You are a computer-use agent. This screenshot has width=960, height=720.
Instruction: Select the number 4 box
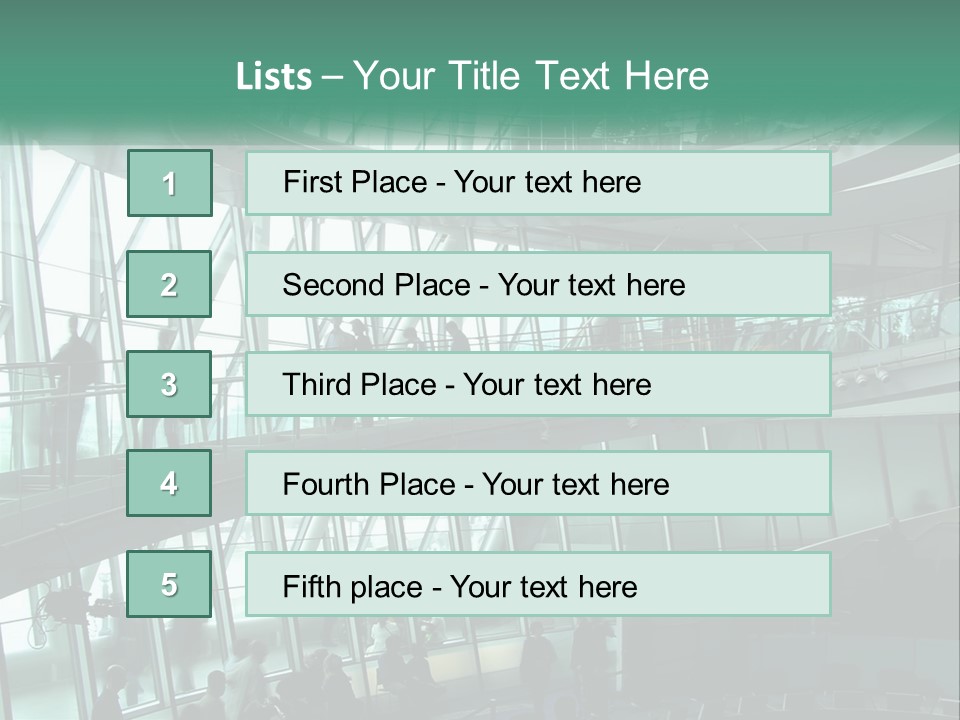click(169, 483)
